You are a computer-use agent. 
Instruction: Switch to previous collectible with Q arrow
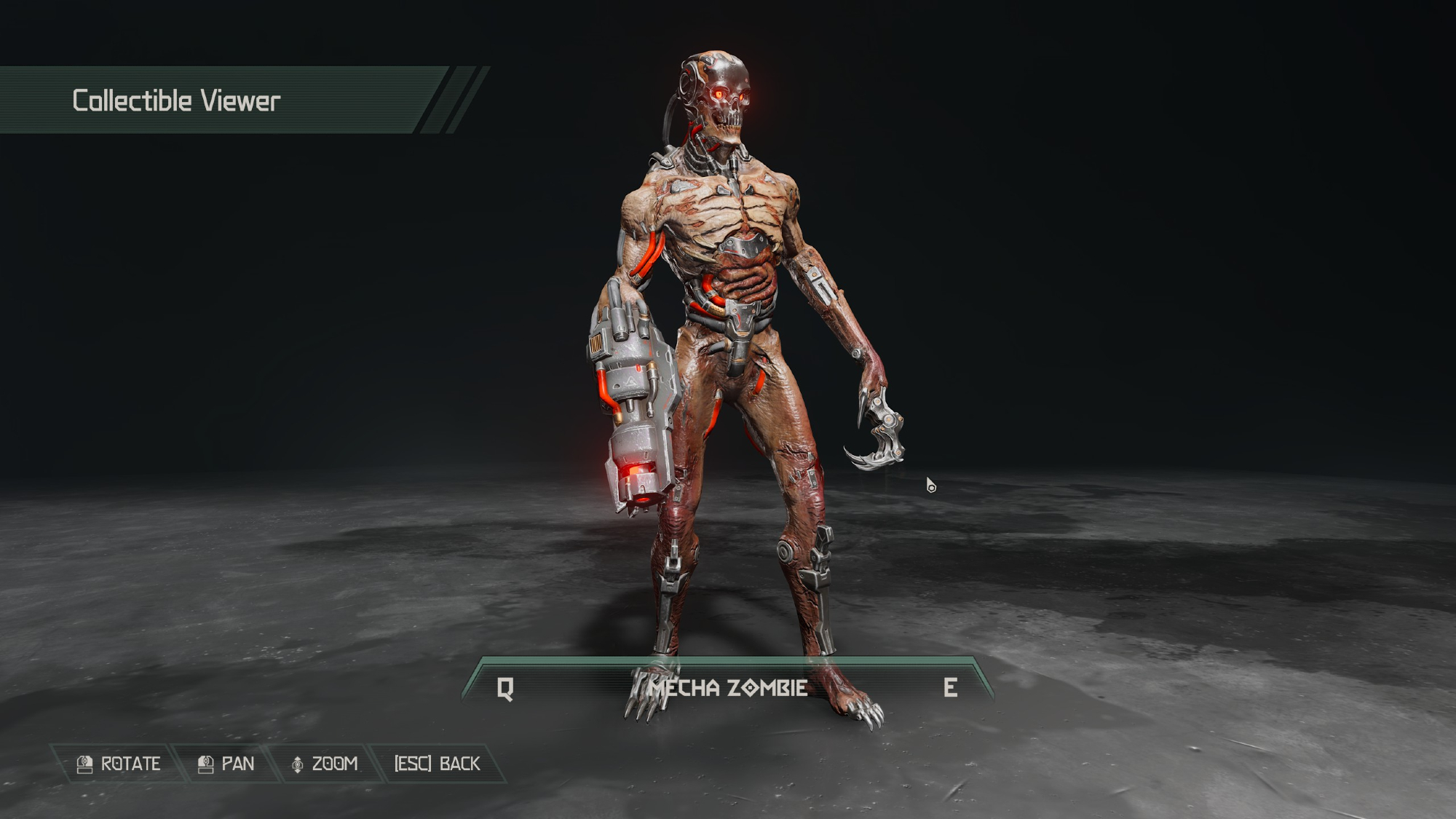tap(505, 688)
